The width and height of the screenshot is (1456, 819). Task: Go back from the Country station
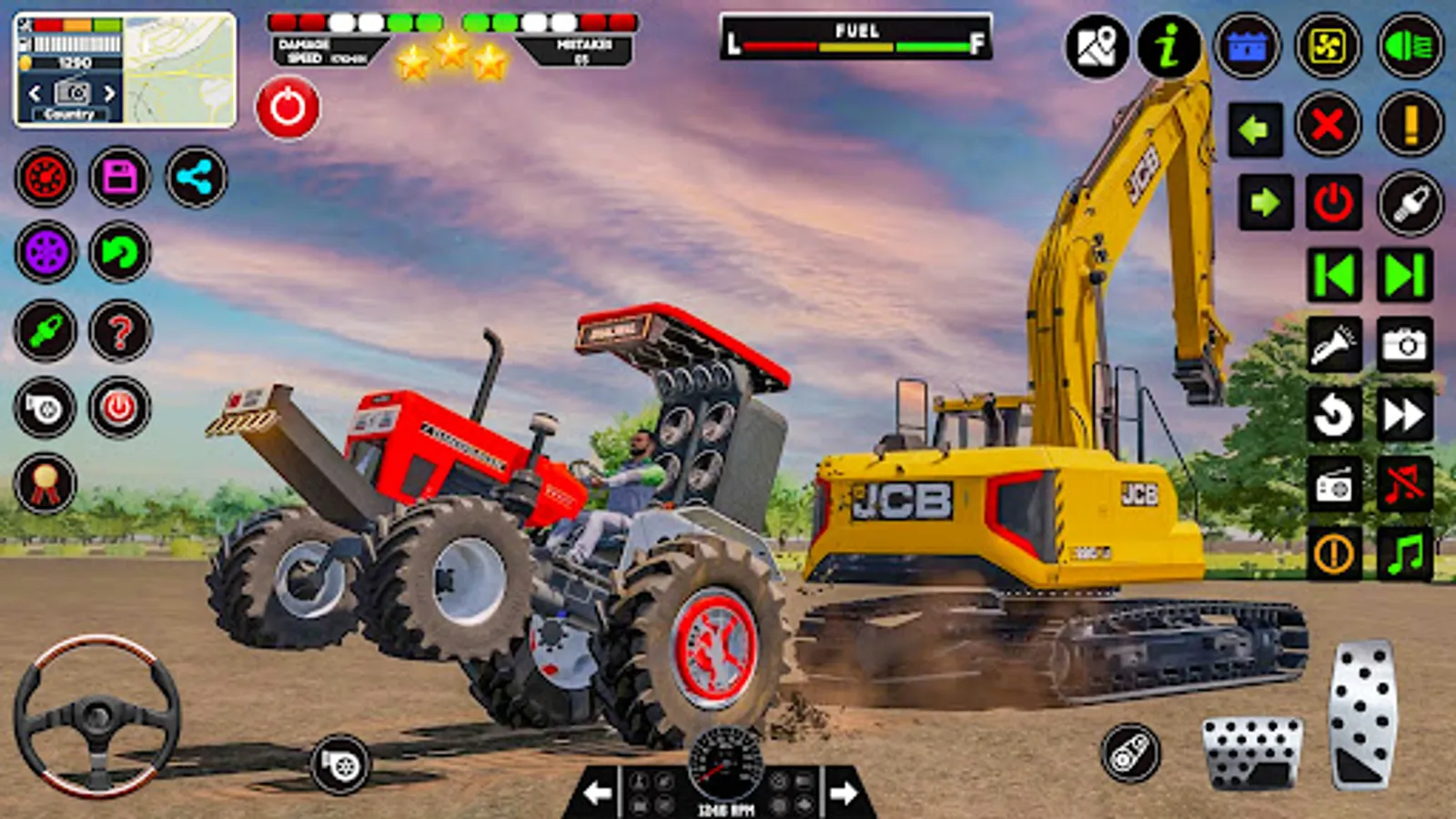point(36,91)
